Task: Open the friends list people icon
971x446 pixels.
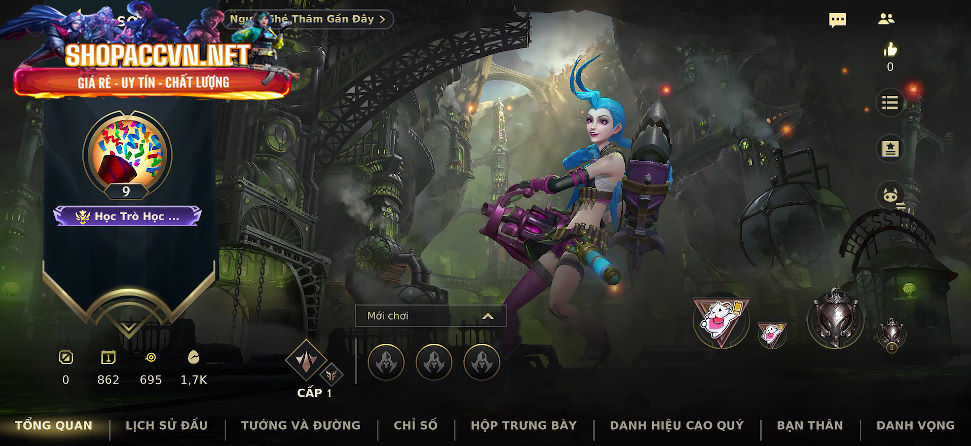Action: 886,19
